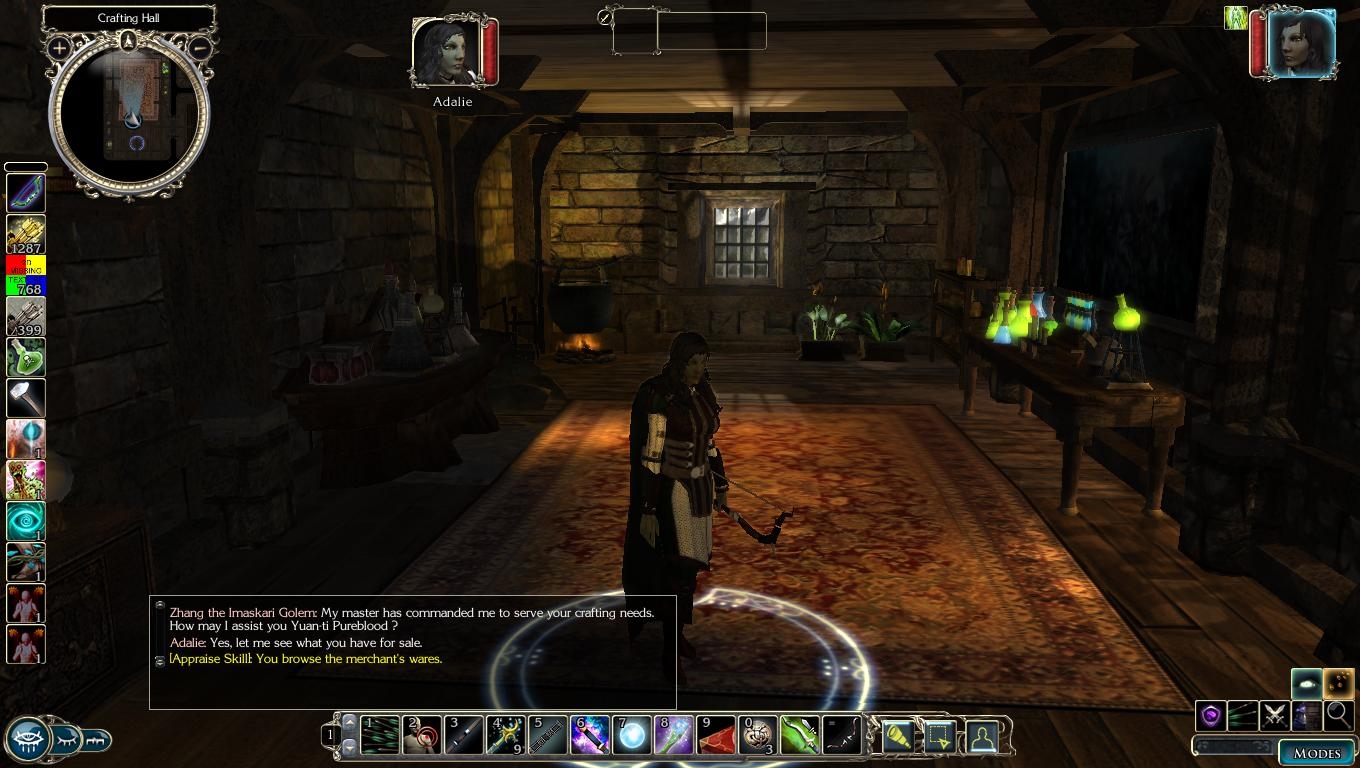The image size is (1360, 768).
Task: Open the character silhouette button
Action: (x=982, y=737)
